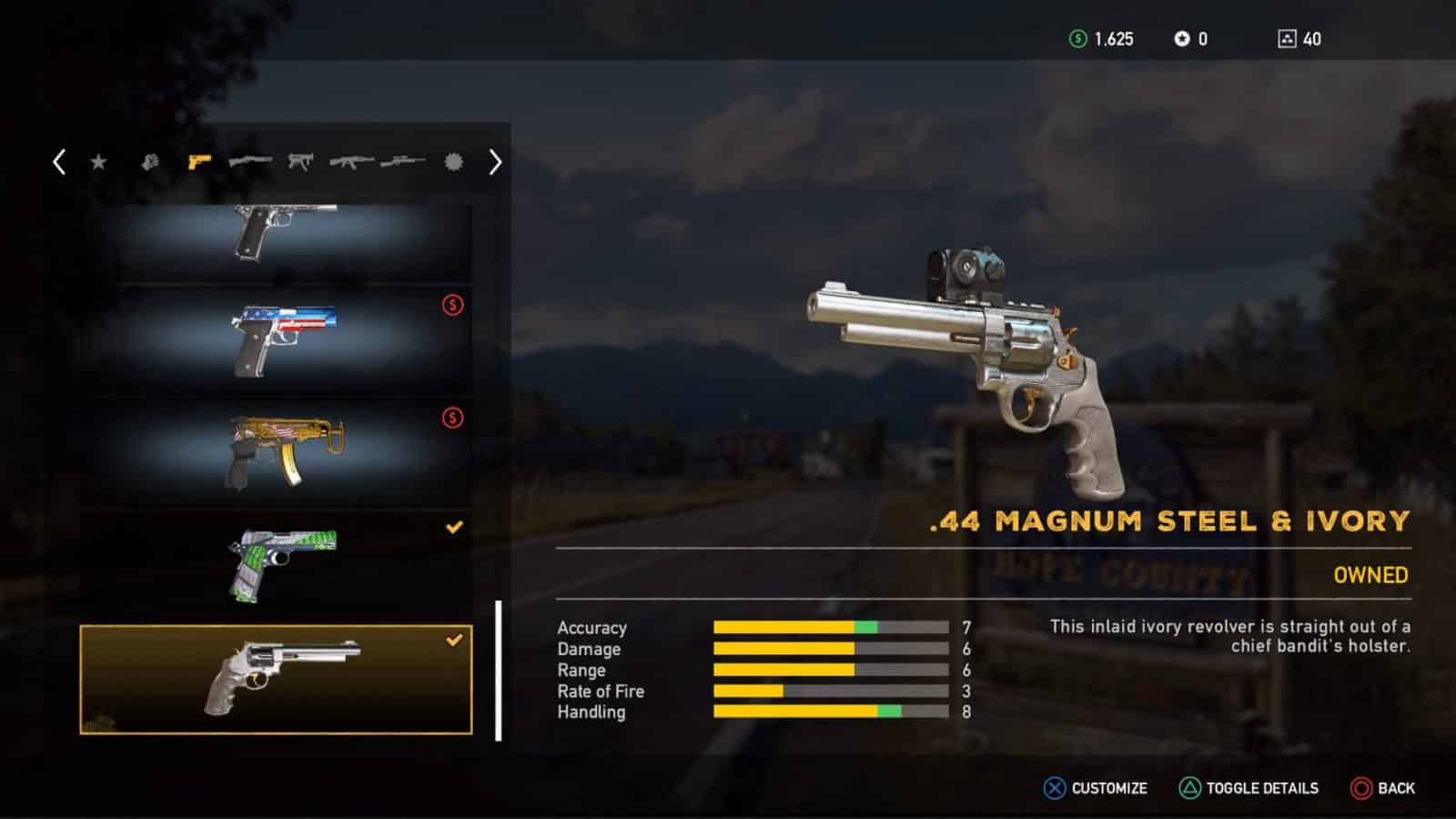Click the Handling stat bar
Viewport: 1456px width, 819px height.
tap(828, 713)
